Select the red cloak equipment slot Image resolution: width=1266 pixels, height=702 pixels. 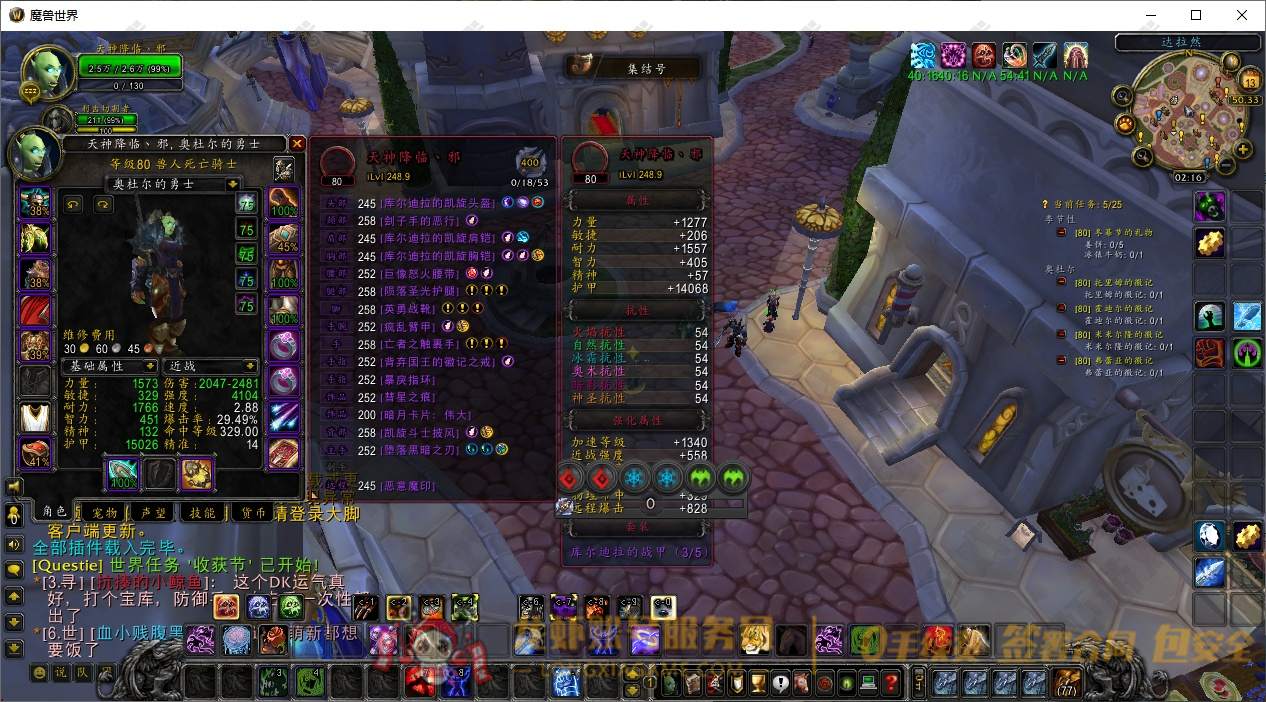[36, 310]
